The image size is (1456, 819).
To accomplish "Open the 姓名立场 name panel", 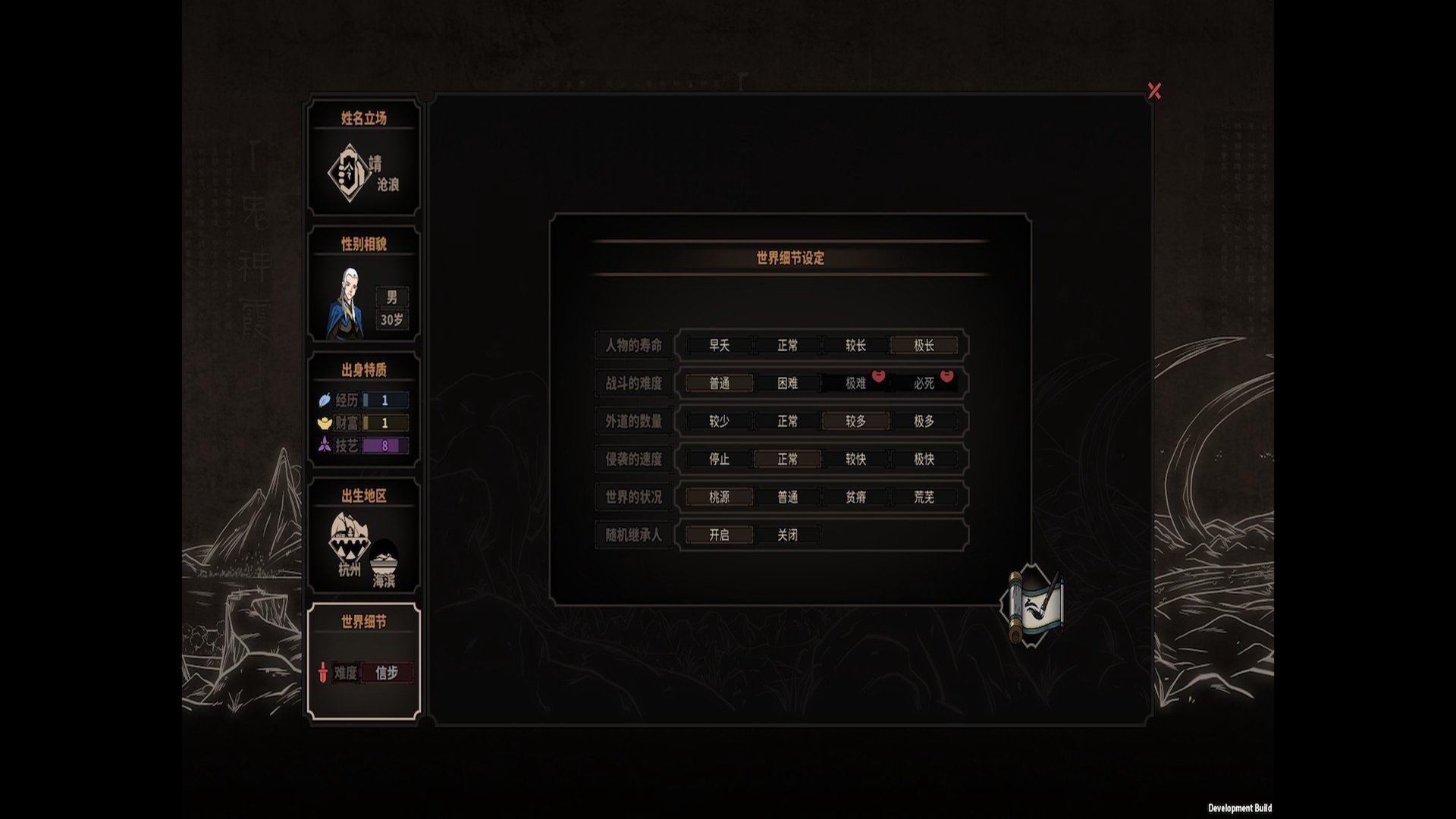I will [364, 158].
